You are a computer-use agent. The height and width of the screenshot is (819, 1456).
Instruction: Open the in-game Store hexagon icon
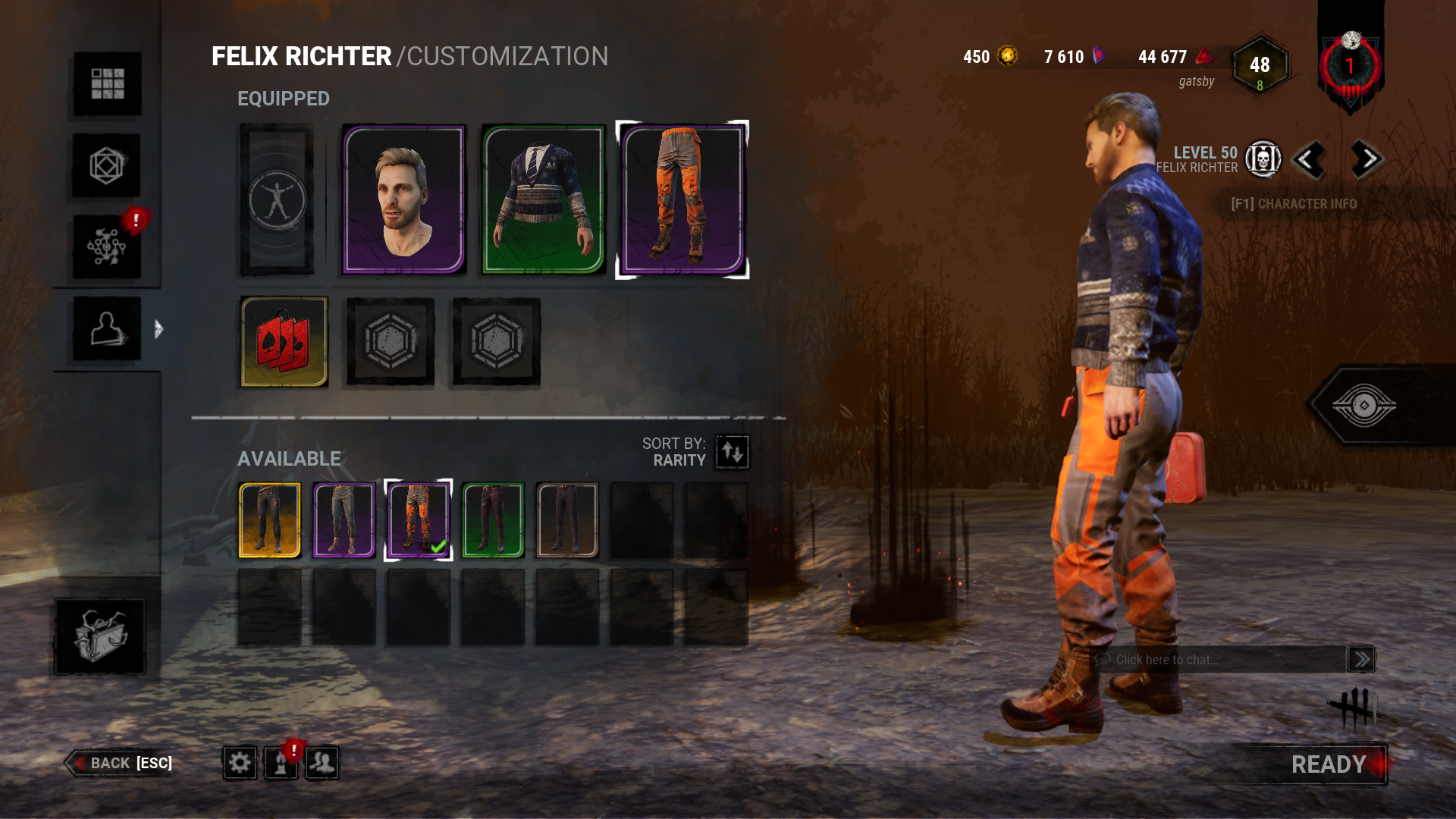click(106, 164)
